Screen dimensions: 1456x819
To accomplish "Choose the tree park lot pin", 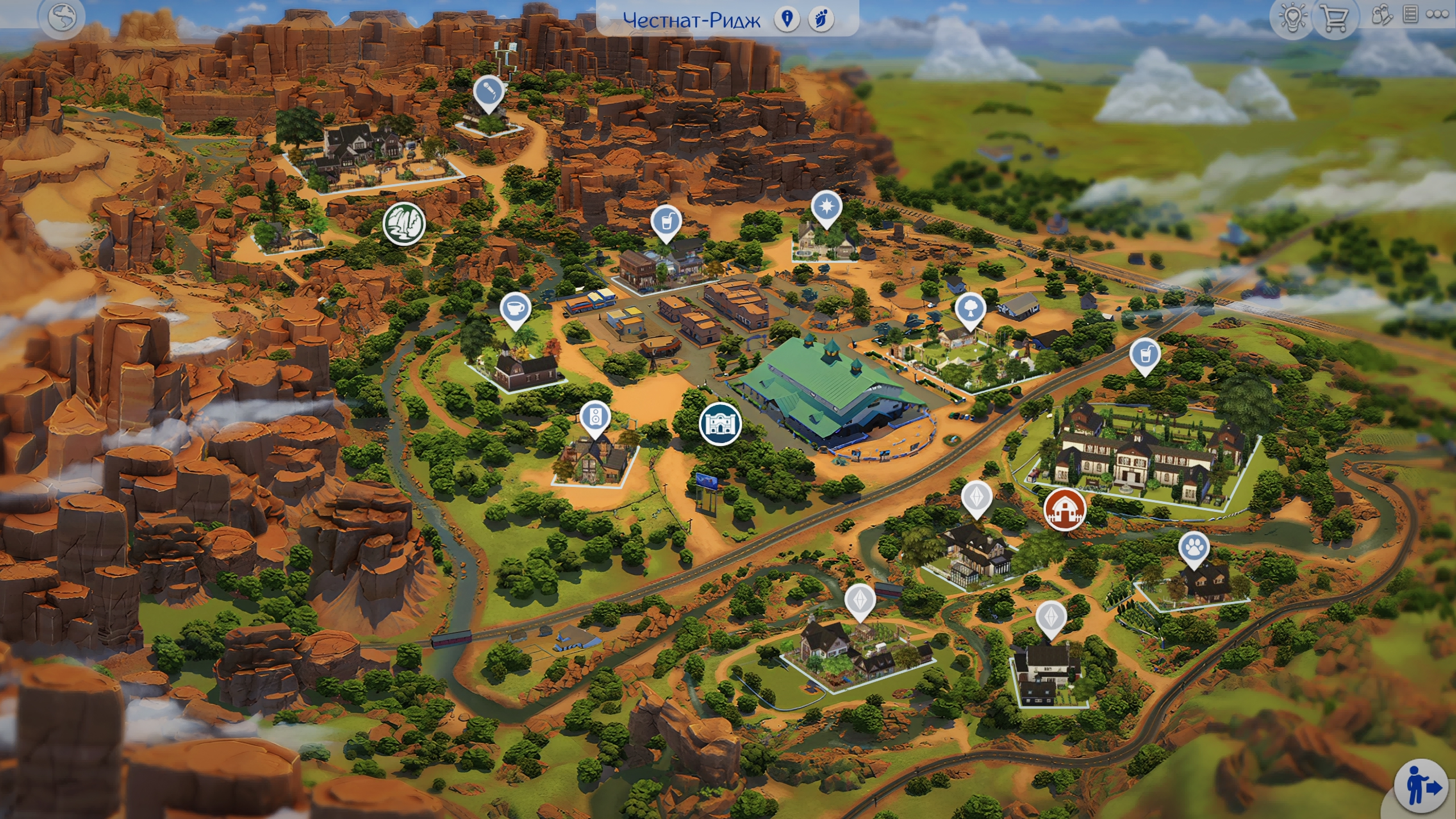I will tap(970, 309).
